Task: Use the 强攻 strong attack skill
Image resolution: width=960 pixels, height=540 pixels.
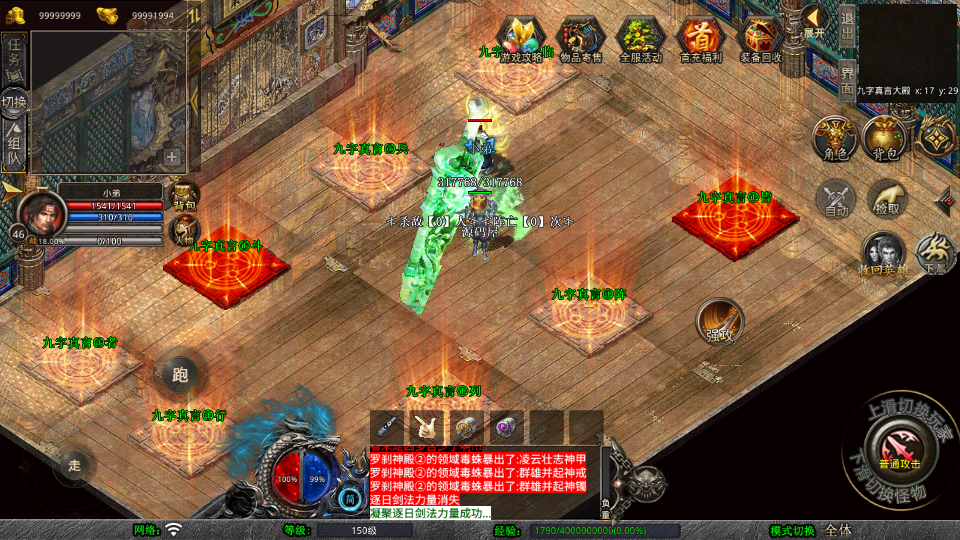Action: 719,322
